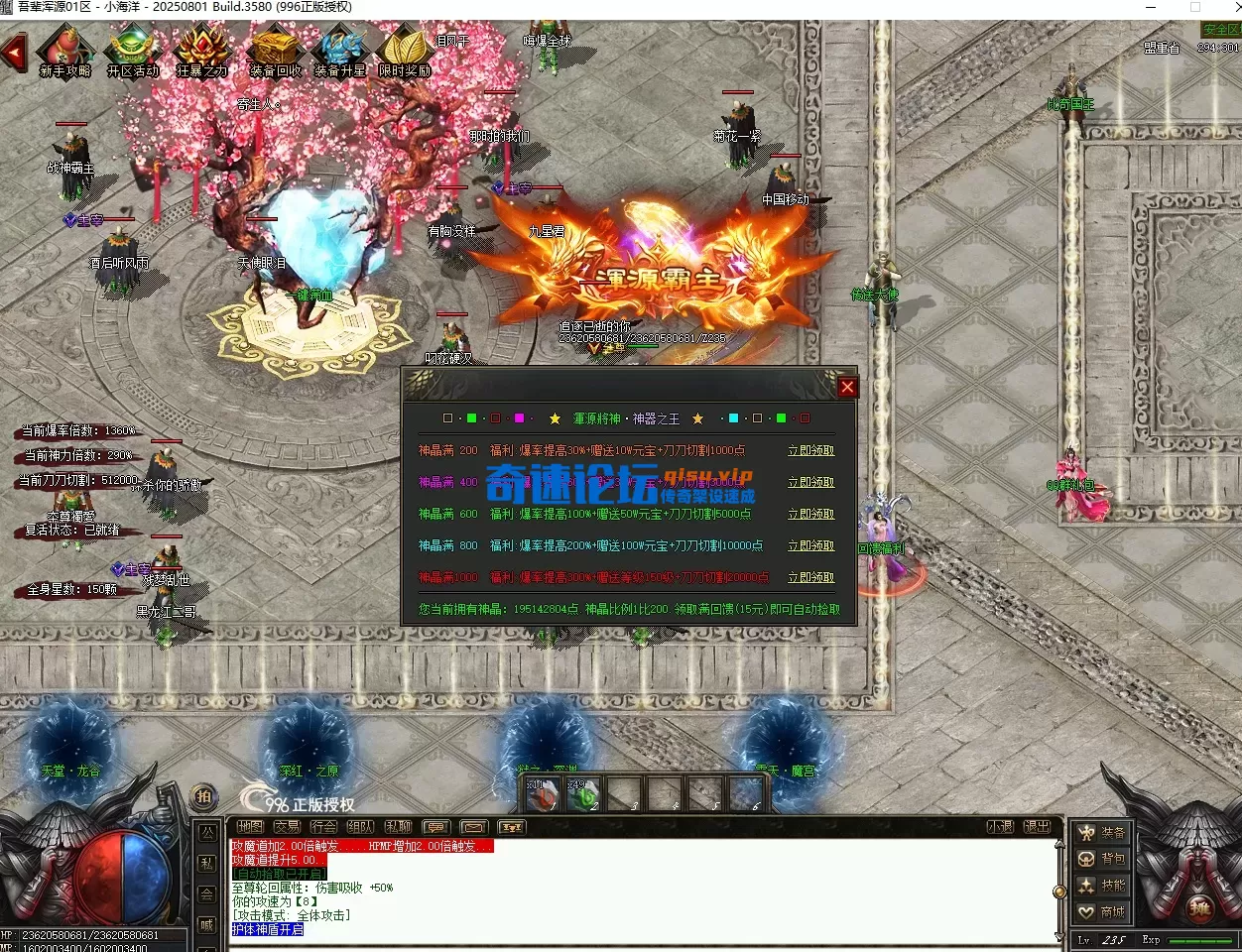Open the 新手攻略 beginner guide

pos(65,53)
